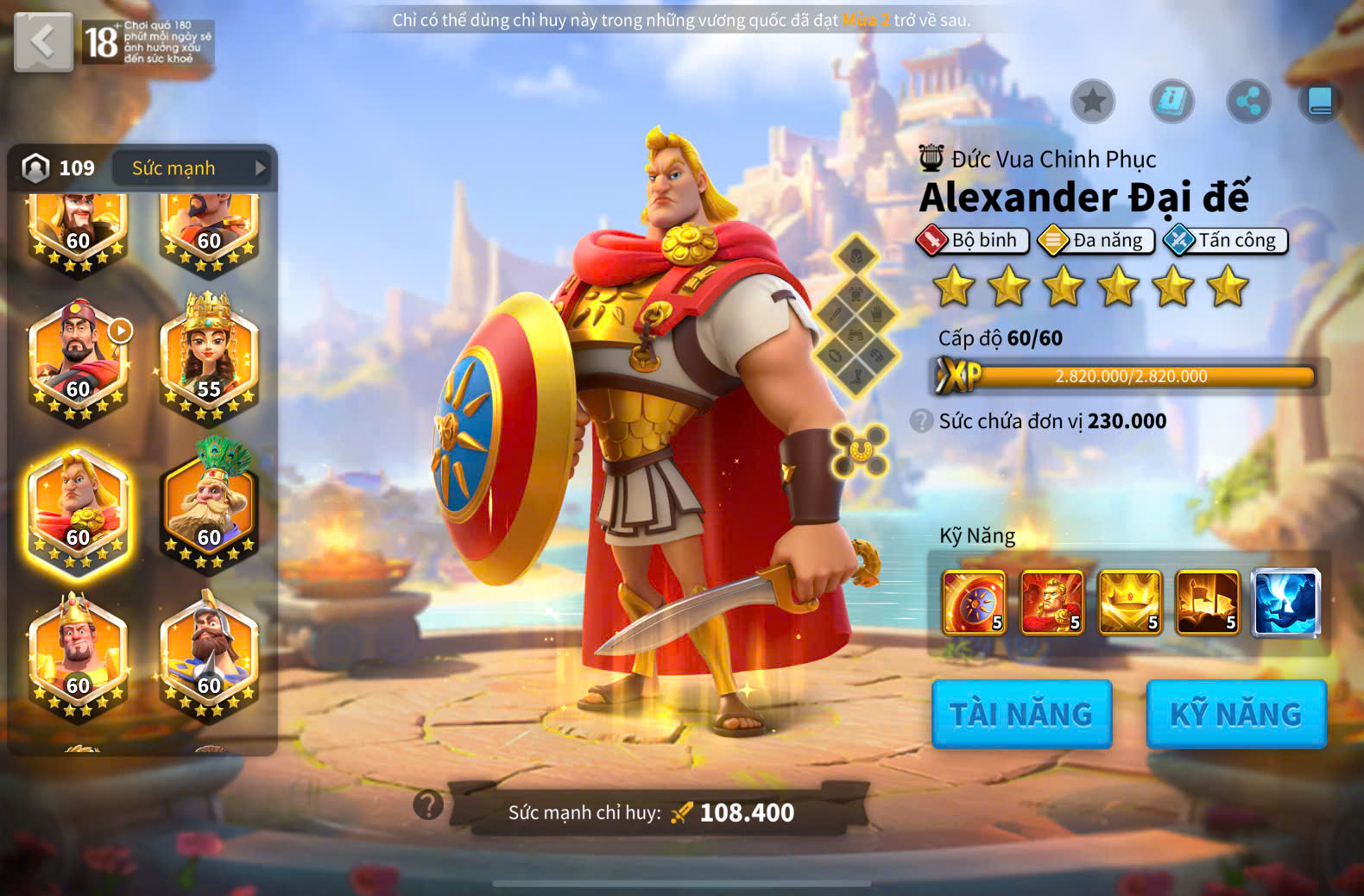Select the red shield skill icon
This screenshot has width=1364, height=896.
[x=974, y=603]
